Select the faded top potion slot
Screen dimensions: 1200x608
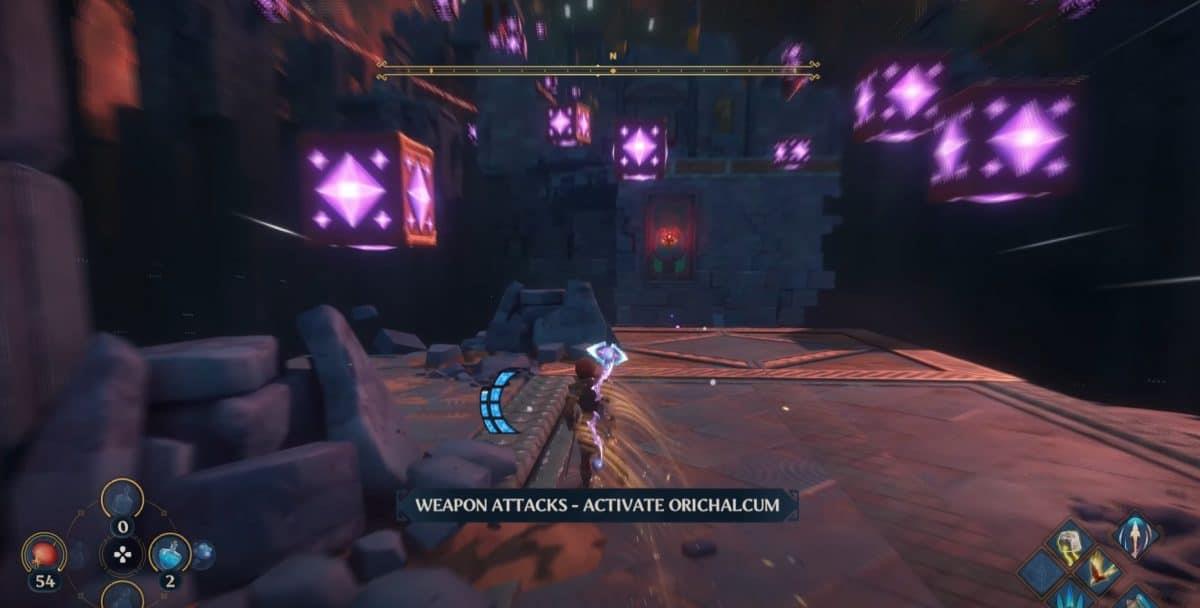[x=121, y=497]
